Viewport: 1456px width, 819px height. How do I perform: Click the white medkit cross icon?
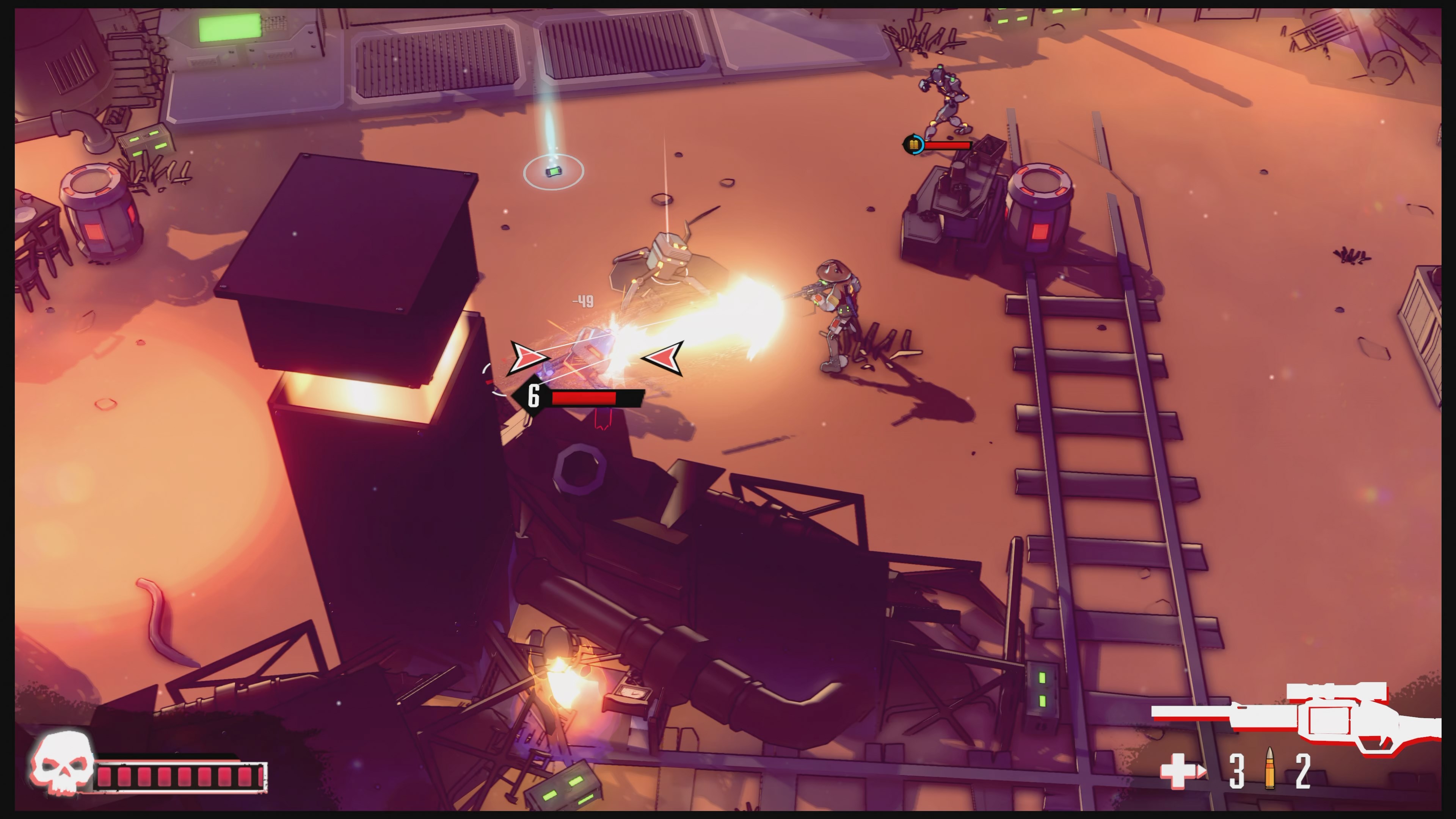coord(1180,771)
